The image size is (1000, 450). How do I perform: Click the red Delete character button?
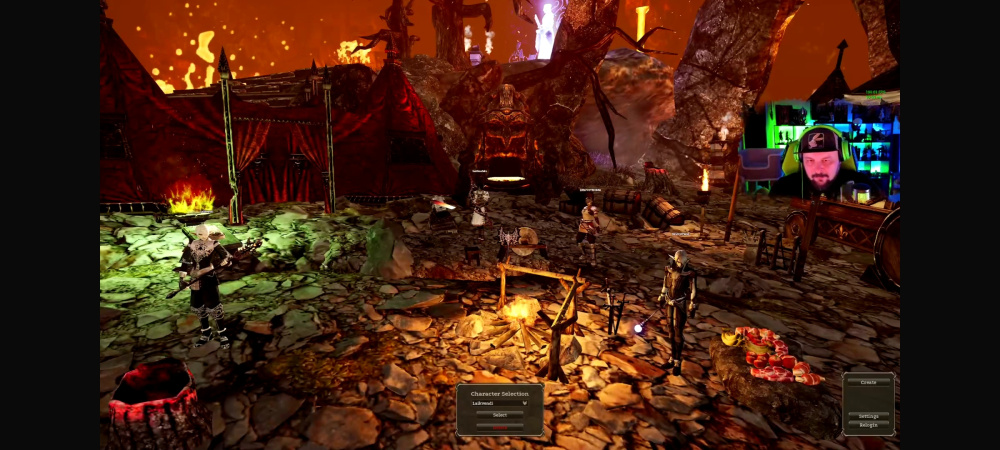(499, 426)
